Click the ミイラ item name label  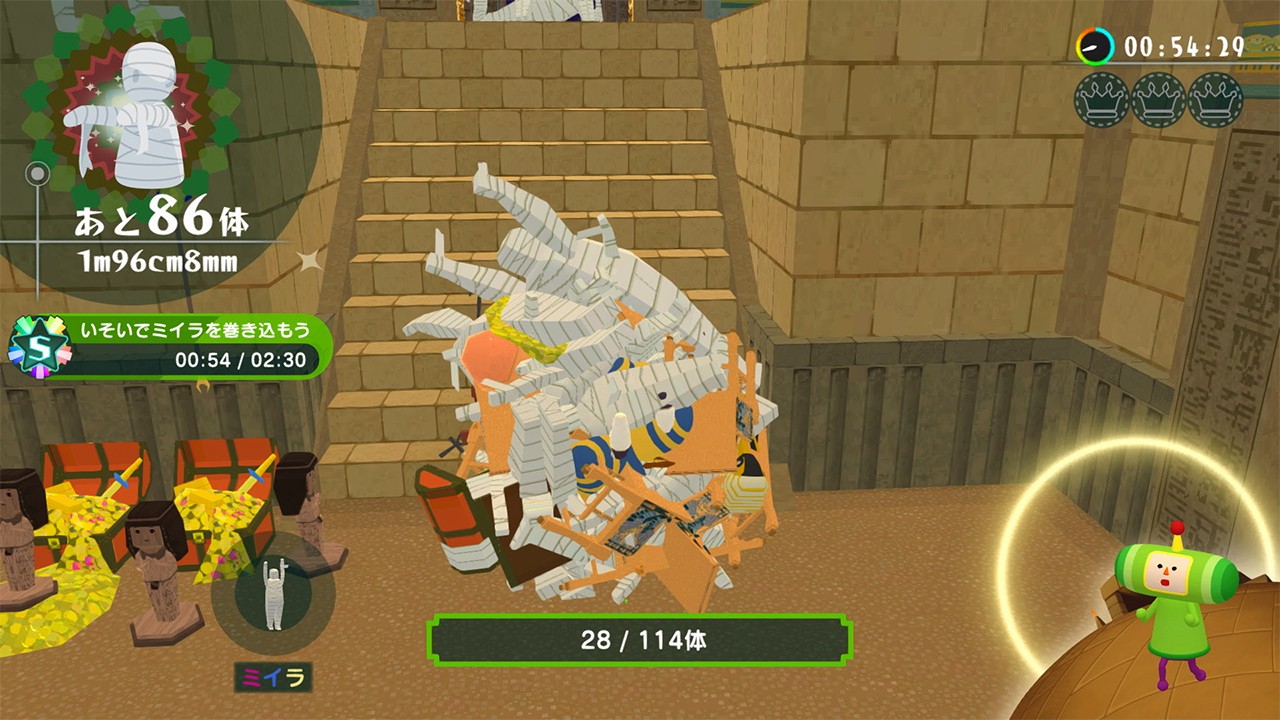[x=274, y=677]
